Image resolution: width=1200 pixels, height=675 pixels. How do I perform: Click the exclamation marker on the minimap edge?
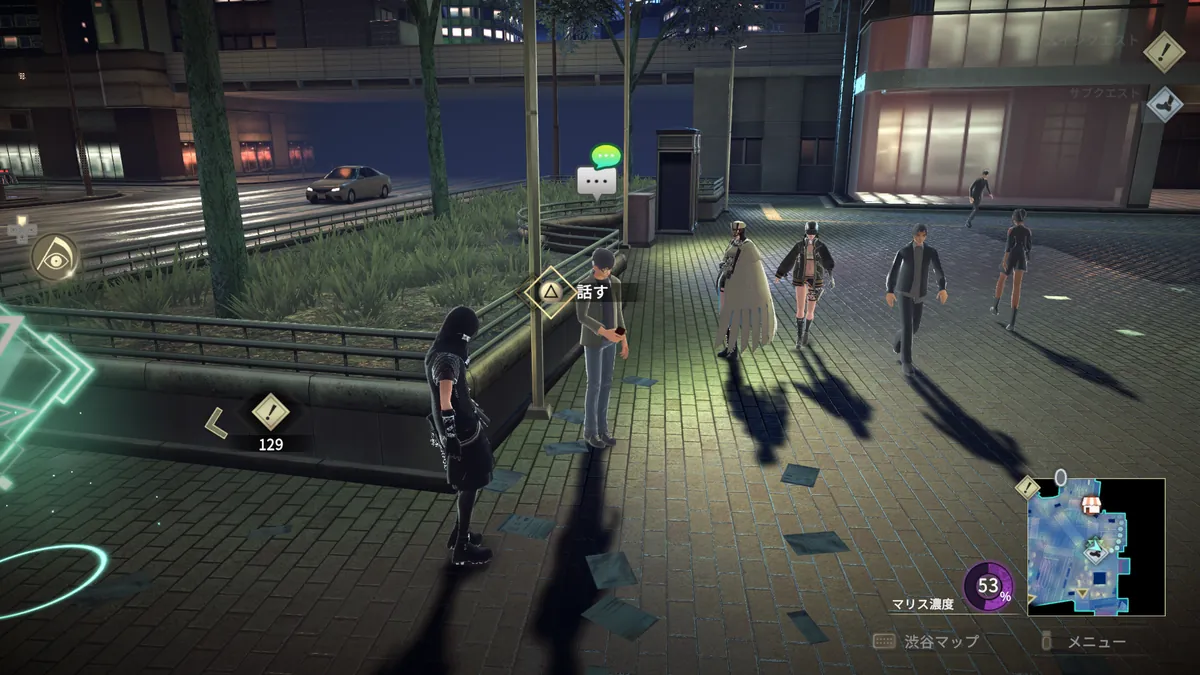coord(1028,487)
